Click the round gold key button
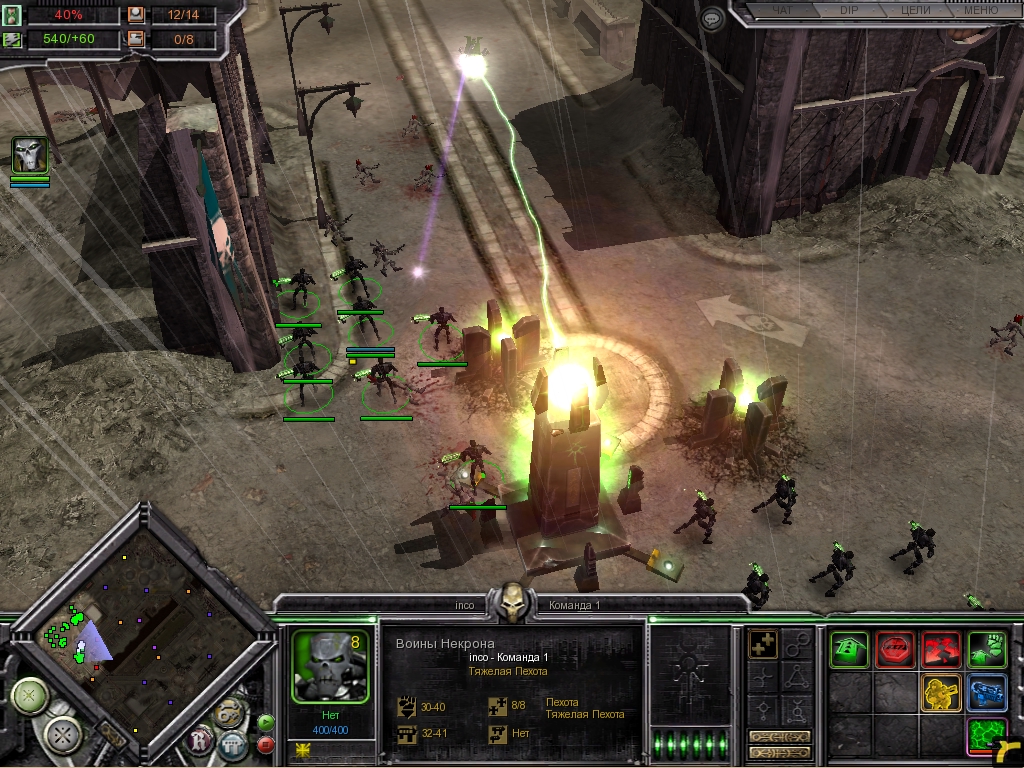Viewport: 1024px width, 768px height. [228, 714]
